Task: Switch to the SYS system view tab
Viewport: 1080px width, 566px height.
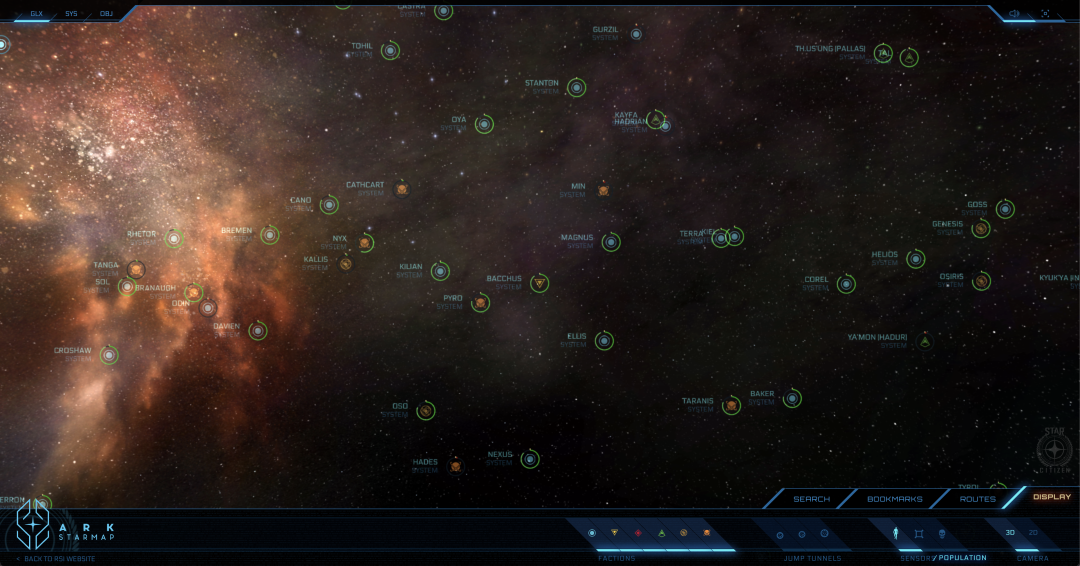Action: pyautogui.click(x=71, y=14)
